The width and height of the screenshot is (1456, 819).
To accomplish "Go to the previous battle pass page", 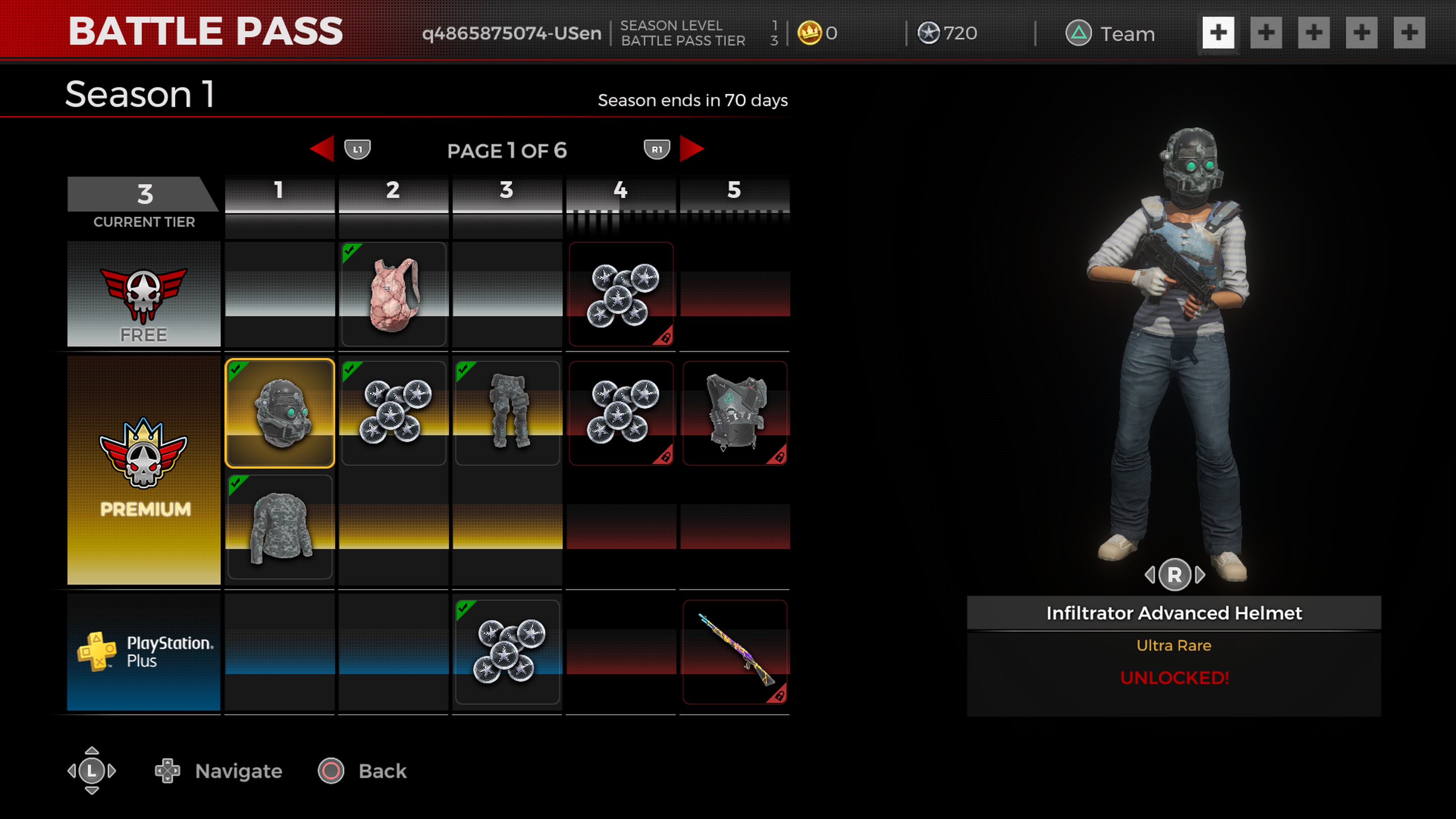I will click(323, 149).
